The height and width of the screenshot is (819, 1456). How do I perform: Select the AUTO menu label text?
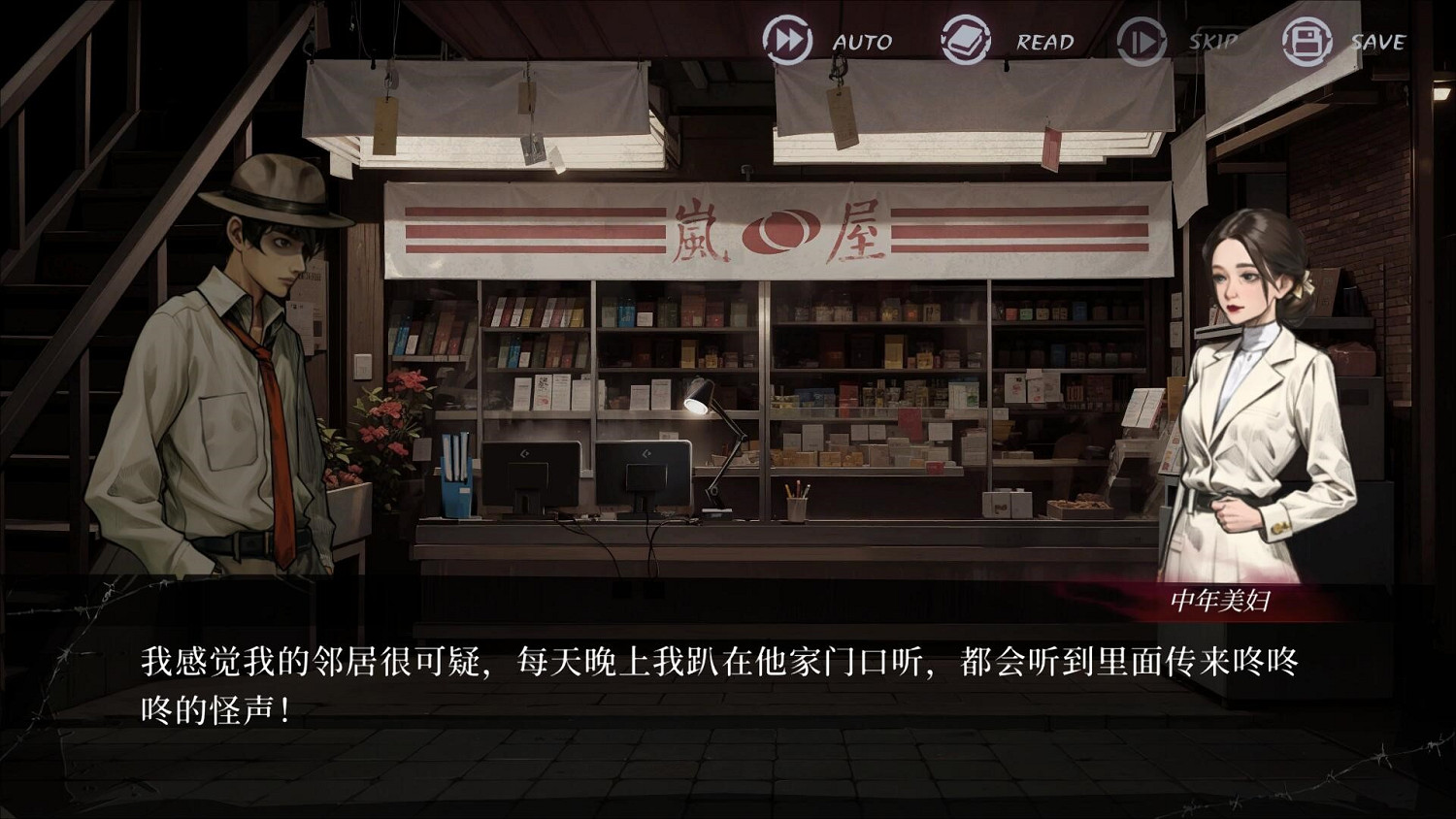[860, 43]
